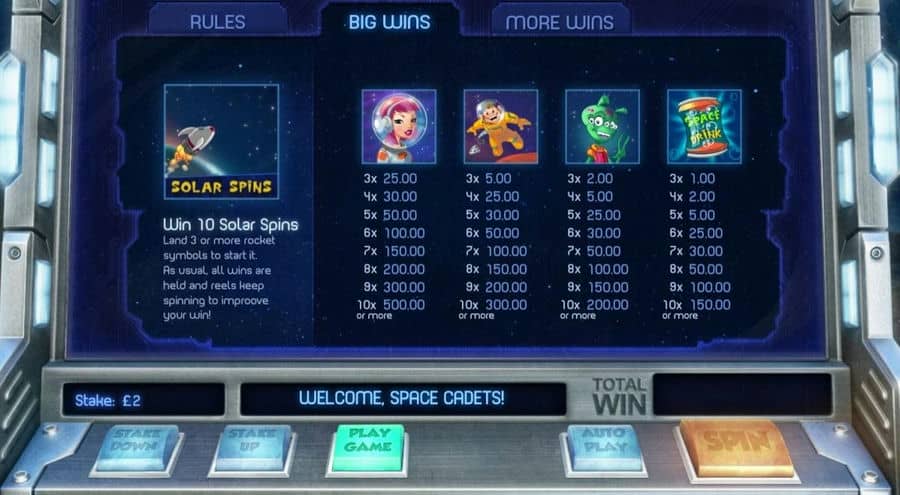
Task: Switch to the Rules tab
Action: pos(219,21)
